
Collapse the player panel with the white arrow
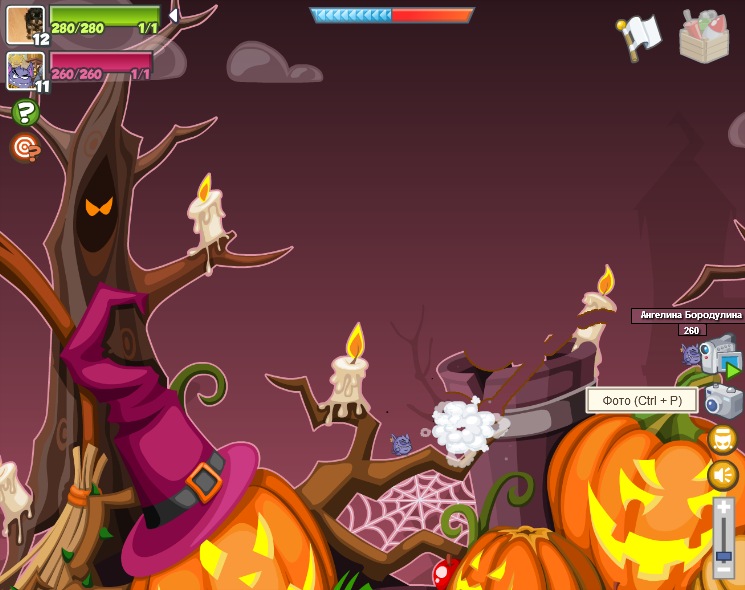tap(173, 16)
